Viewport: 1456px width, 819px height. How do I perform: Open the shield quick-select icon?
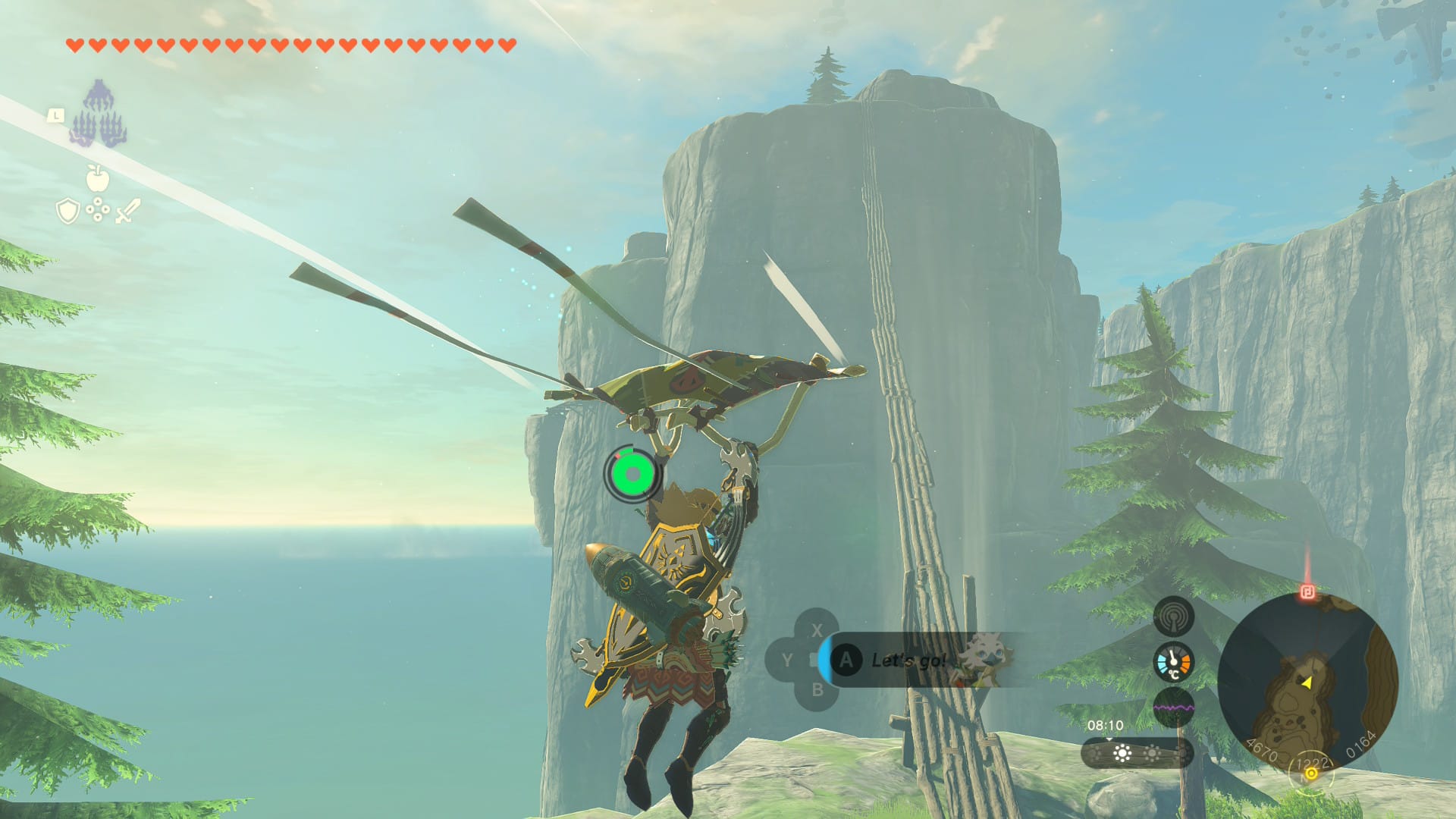[x=68, y=211]
